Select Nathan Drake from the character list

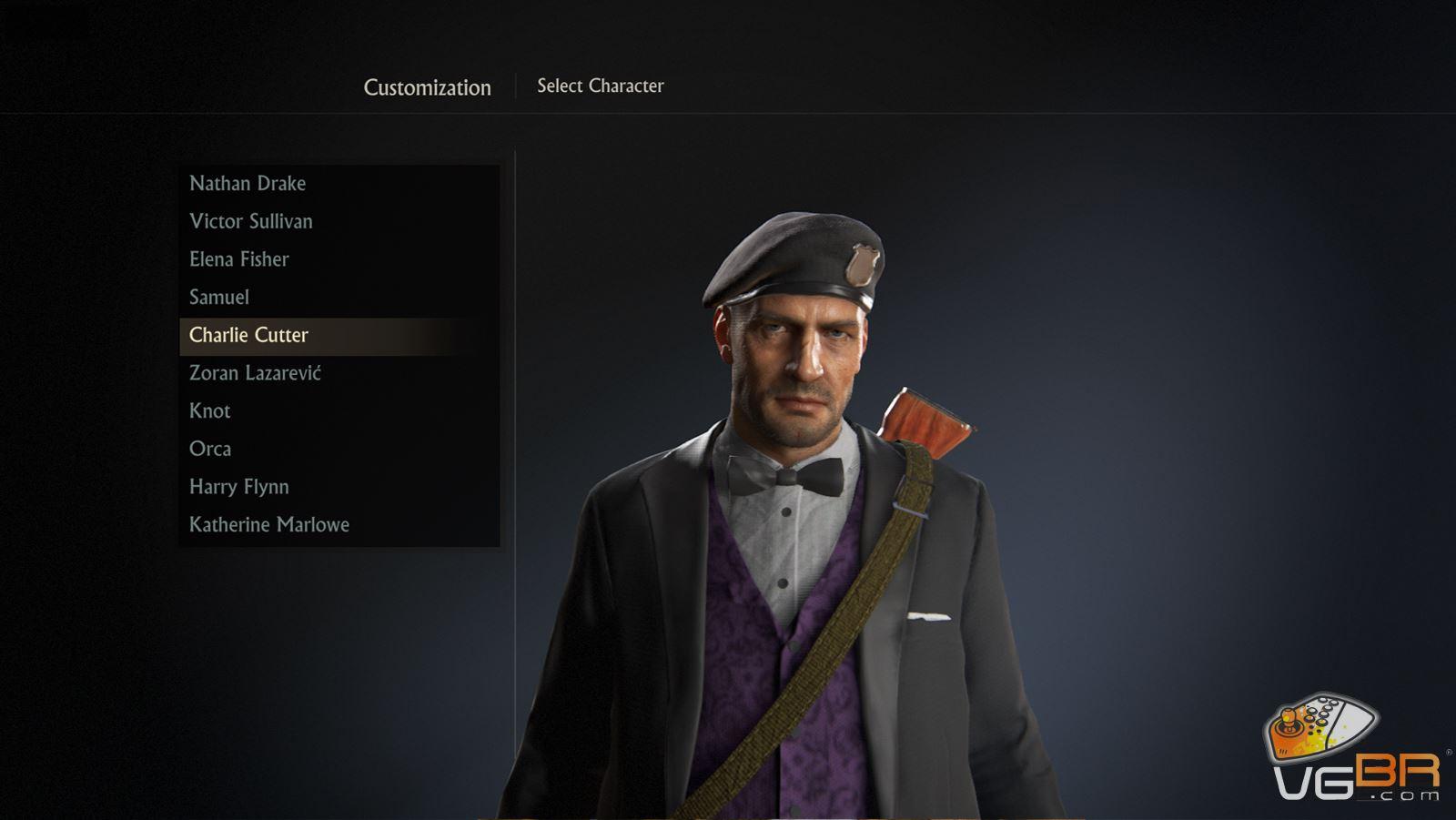[x=248, y=184]
